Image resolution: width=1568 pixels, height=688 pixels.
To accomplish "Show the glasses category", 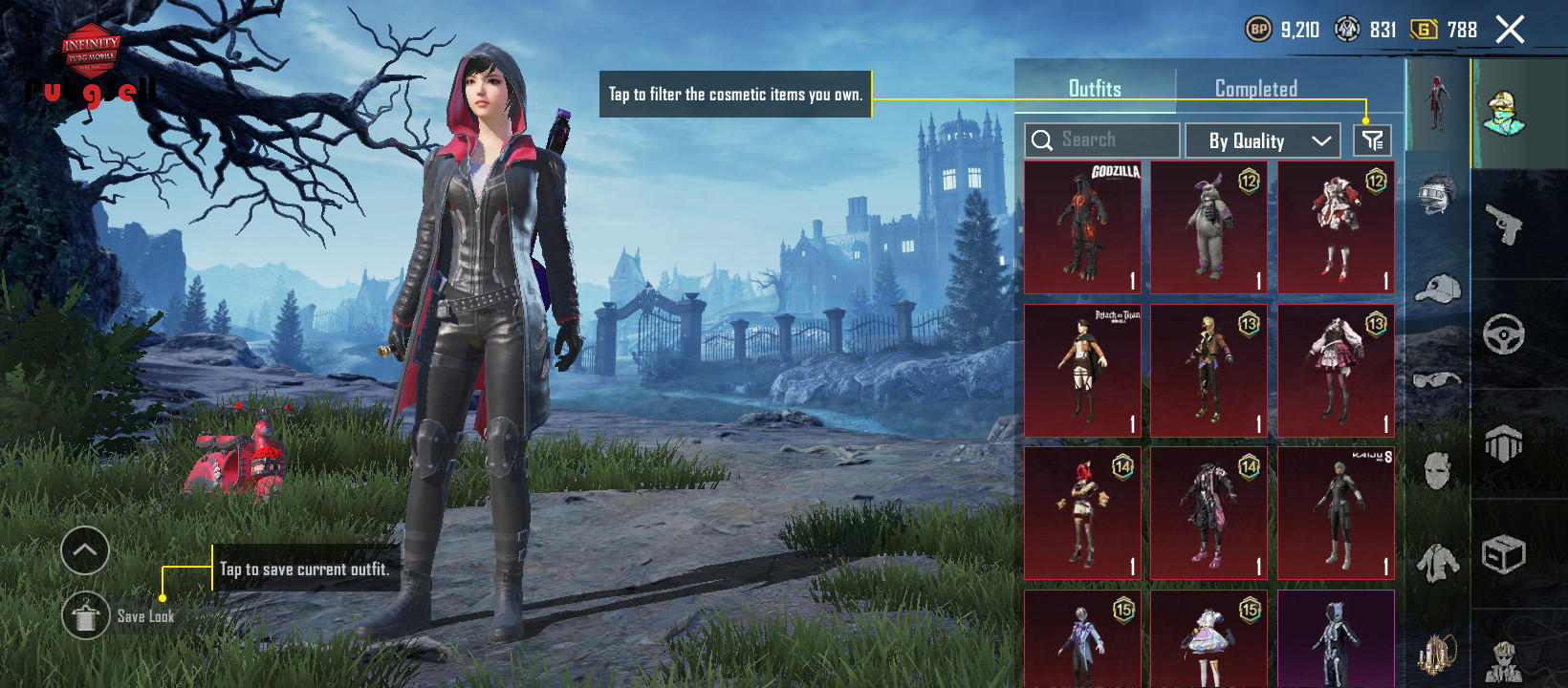I will point(1437,379).
